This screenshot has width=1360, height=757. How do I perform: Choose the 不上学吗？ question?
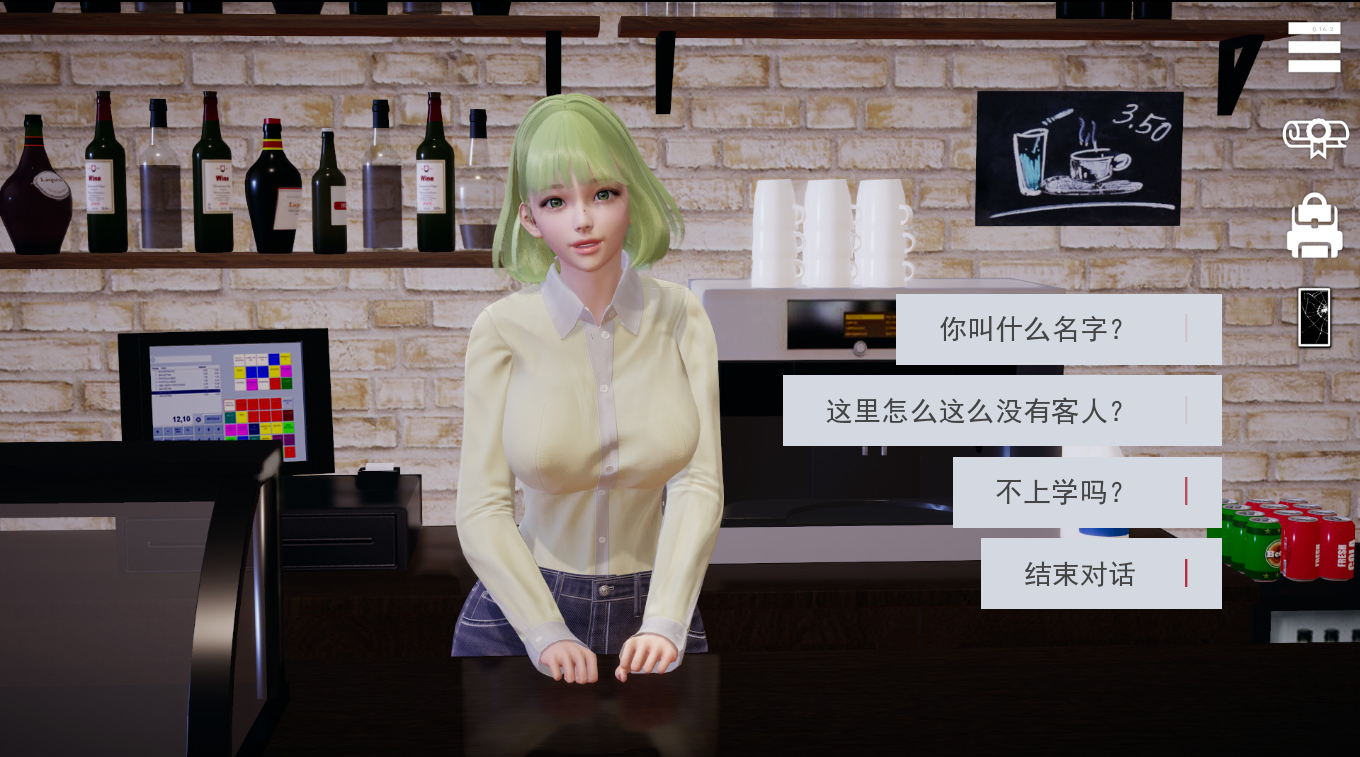1060,492
